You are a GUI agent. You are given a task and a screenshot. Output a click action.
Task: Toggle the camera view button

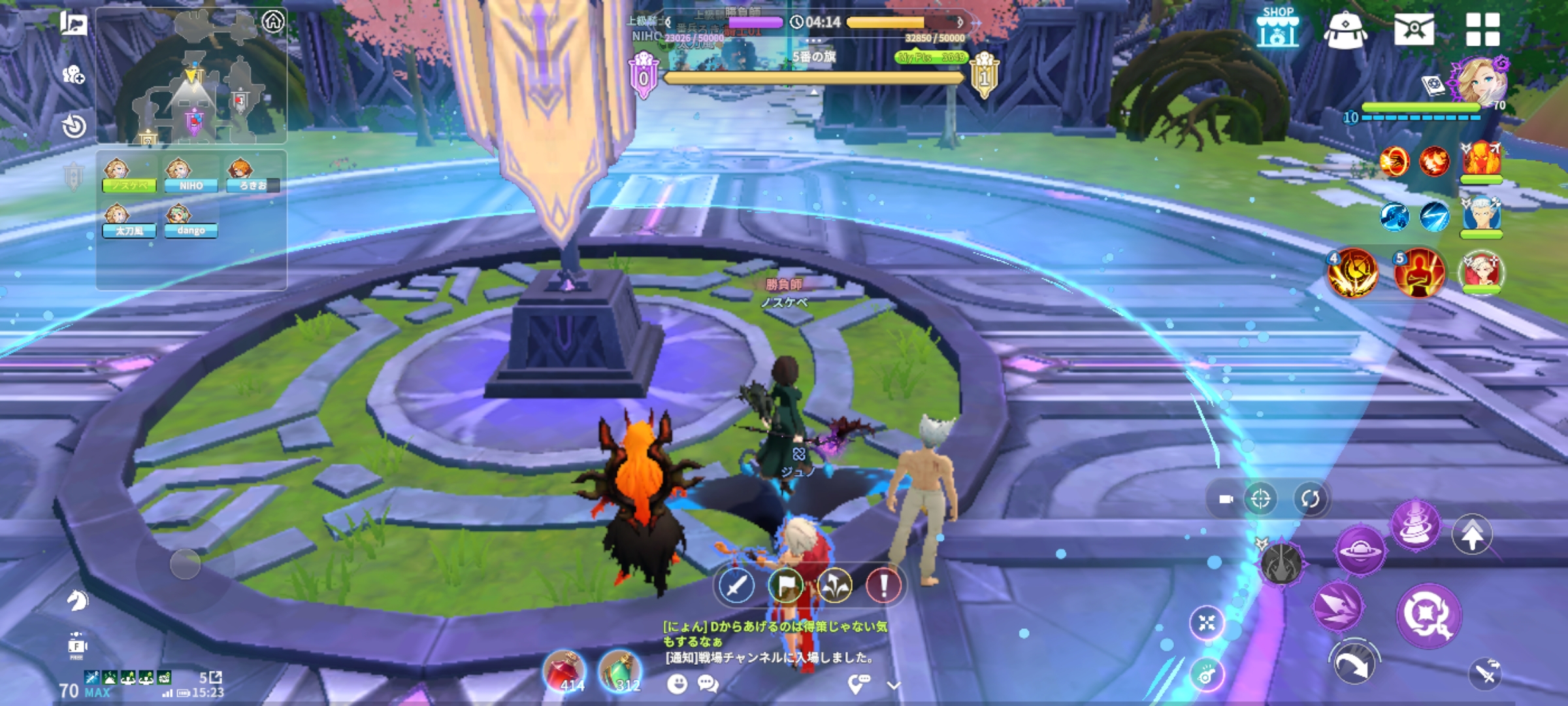(x=1226, y=499)
